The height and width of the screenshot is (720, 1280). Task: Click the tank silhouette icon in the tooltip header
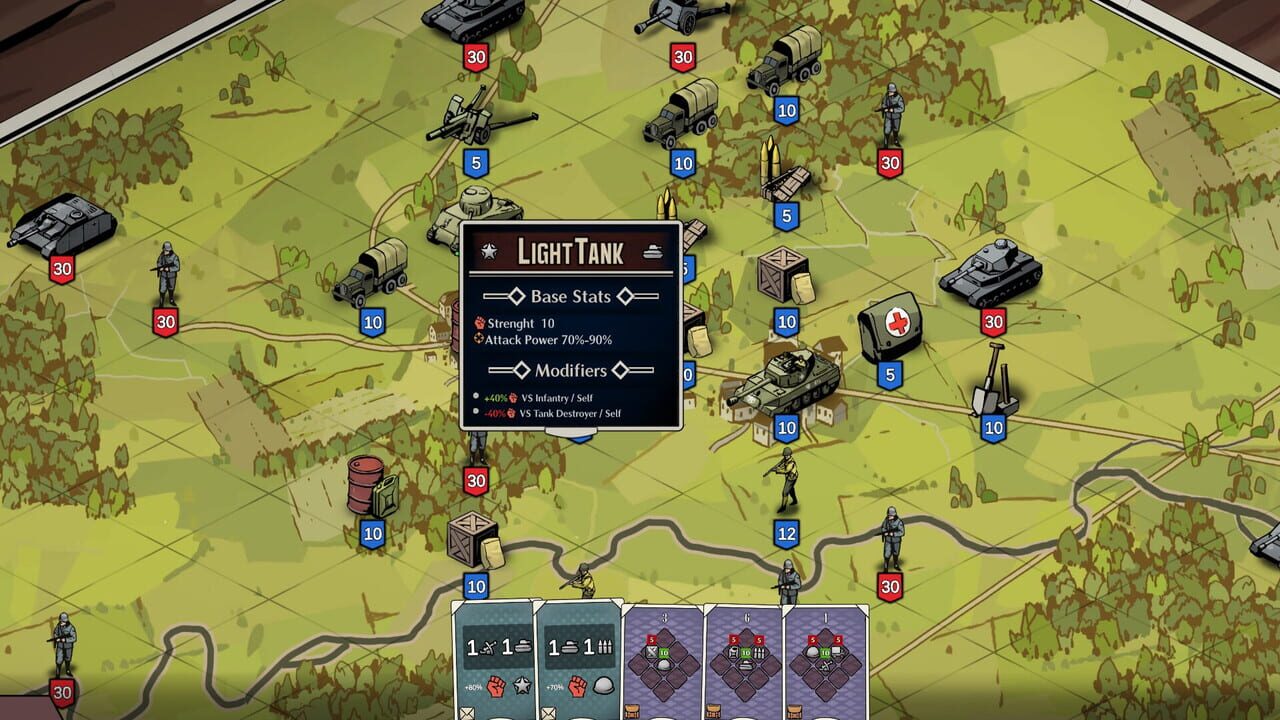pyautogui.click(x=654, y=251)
